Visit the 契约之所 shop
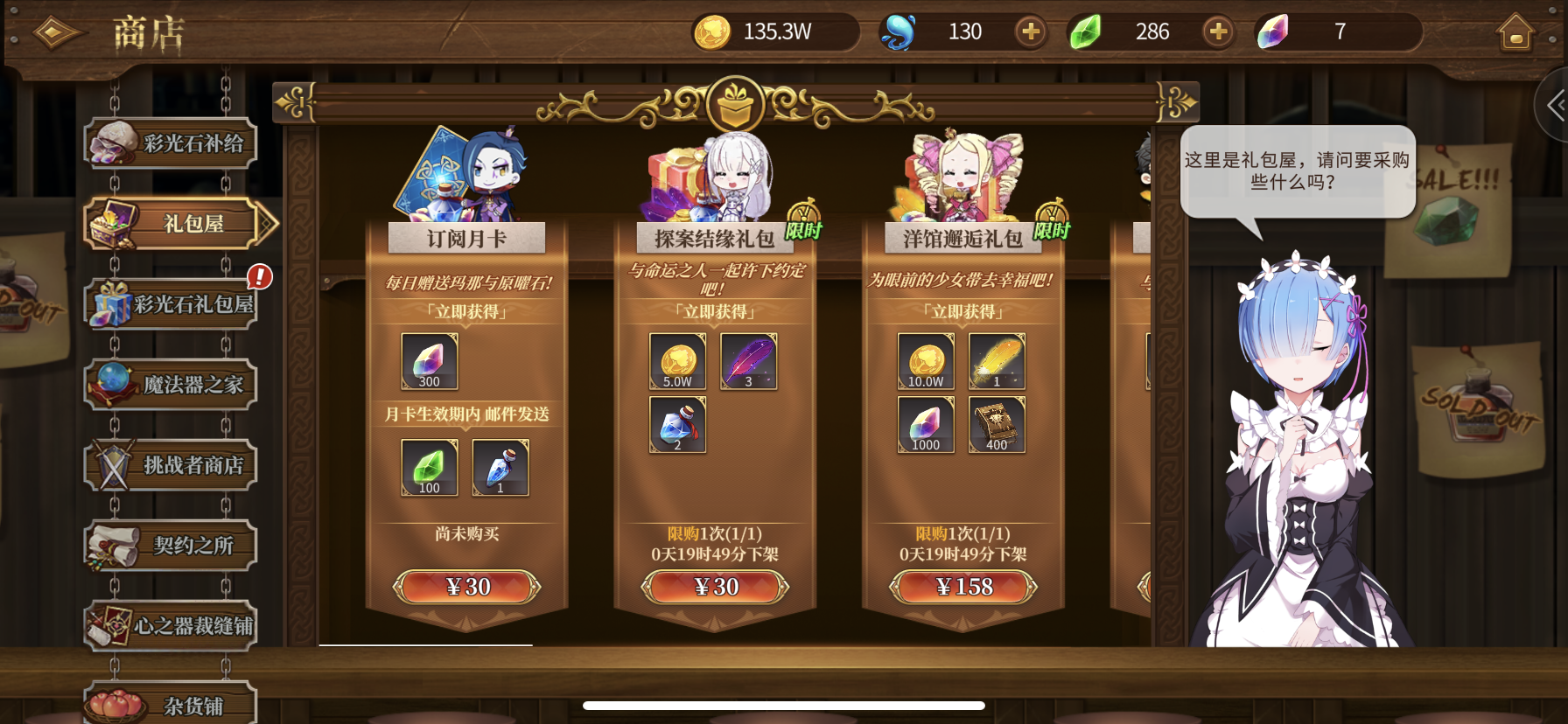Image resolution: width=1568 pixels, height=724 pixels. 171,546
